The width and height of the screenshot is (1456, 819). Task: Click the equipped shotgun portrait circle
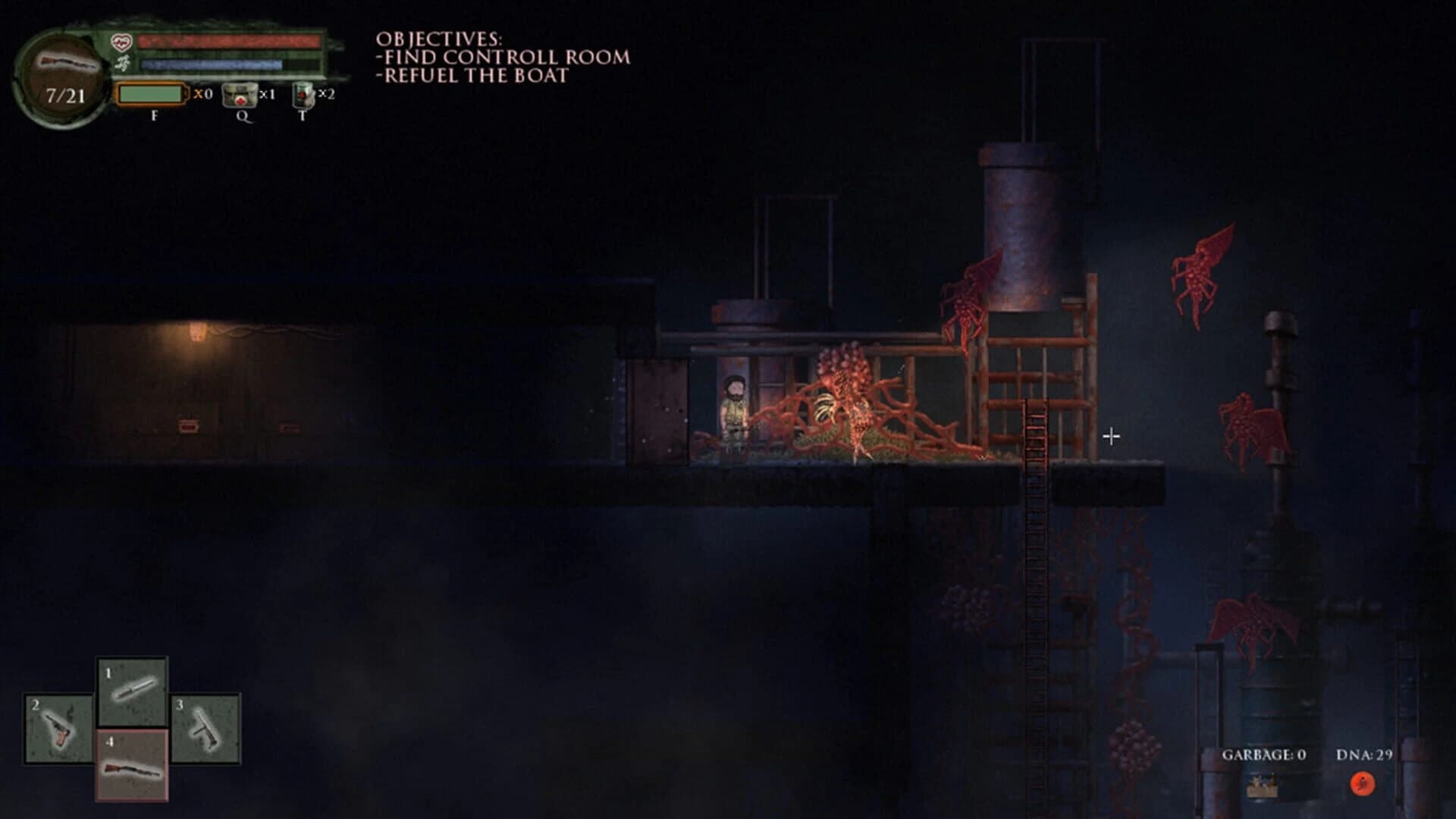click(x=65, y=79)
